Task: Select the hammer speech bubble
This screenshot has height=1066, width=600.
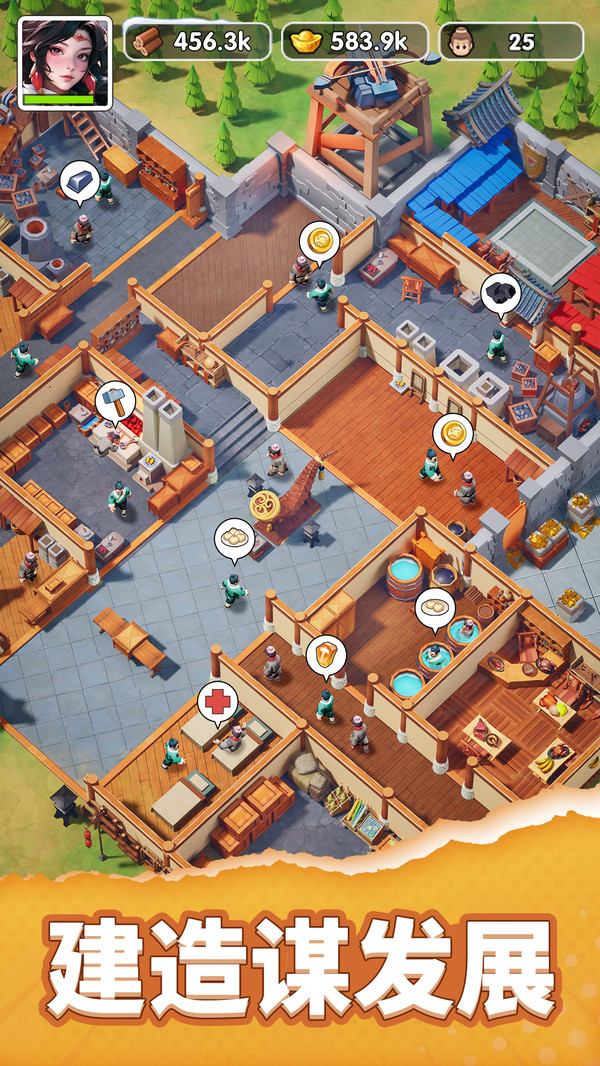Action: click(115, 401)
